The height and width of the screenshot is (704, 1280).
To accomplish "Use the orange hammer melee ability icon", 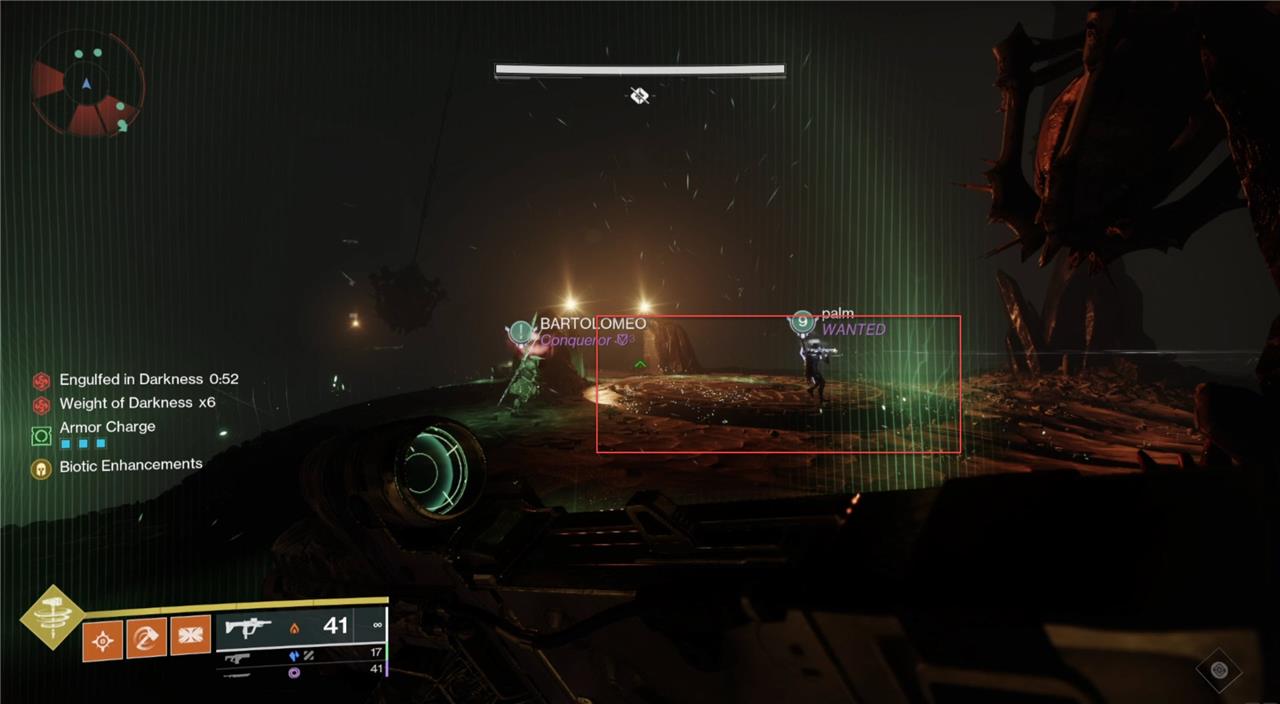I will [147, 637].
